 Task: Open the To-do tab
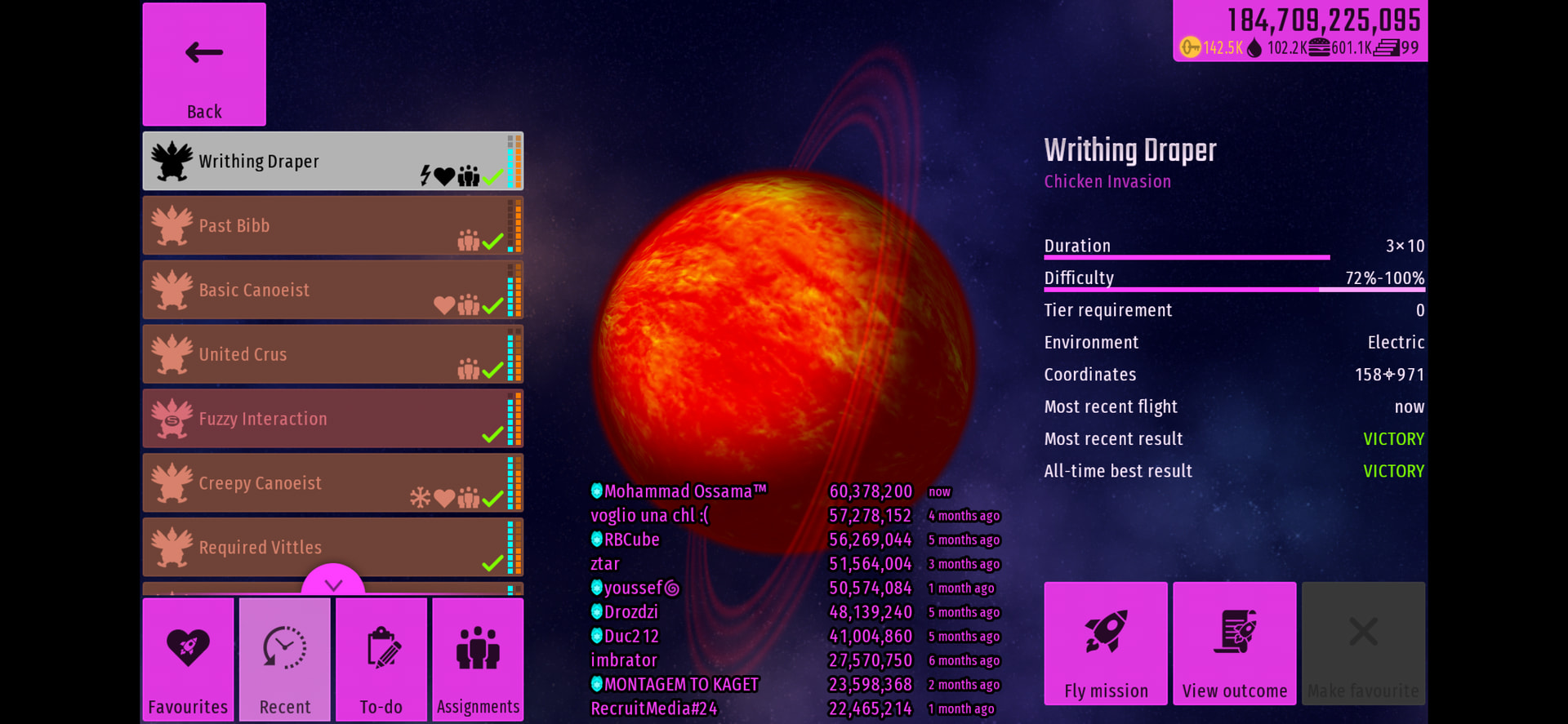[x=381, y=660]
